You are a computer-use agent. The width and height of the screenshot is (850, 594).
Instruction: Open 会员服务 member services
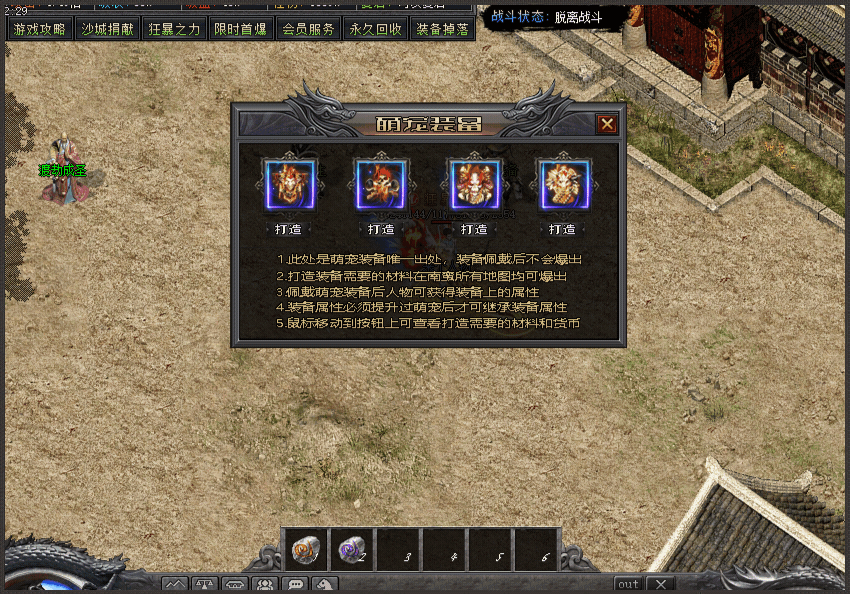308,29
